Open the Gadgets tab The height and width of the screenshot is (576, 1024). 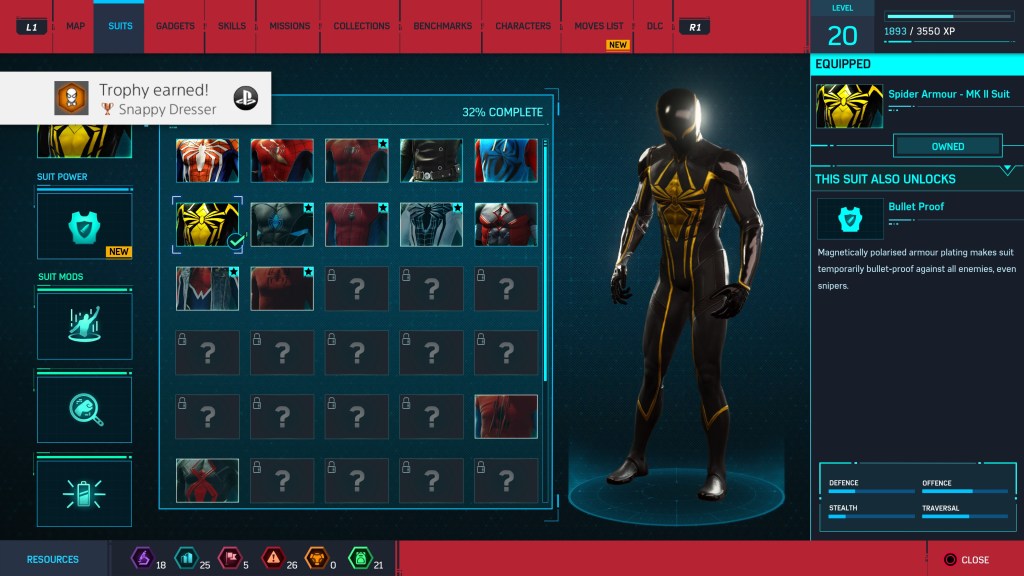click(x=175, y=26)
